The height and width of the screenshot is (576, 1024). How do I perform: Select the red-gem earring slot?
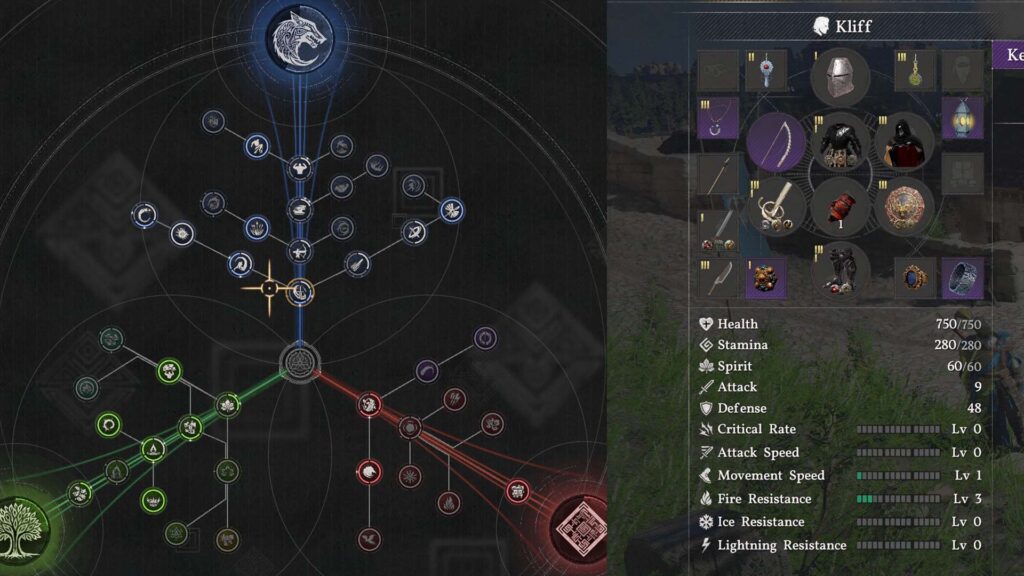pyautogui.click(x=767, y=71)
